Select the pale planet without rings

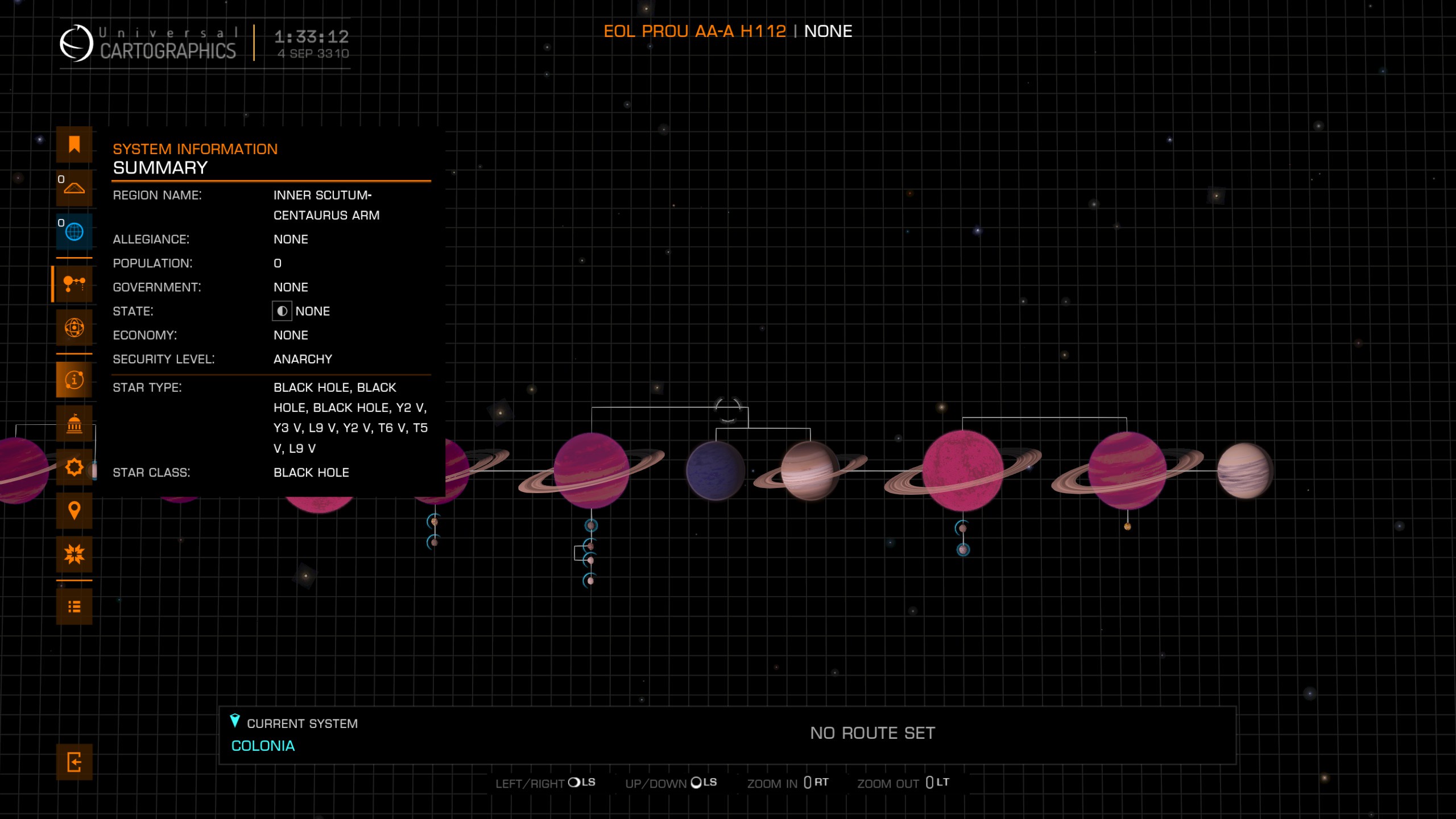tap(1244, 471)
